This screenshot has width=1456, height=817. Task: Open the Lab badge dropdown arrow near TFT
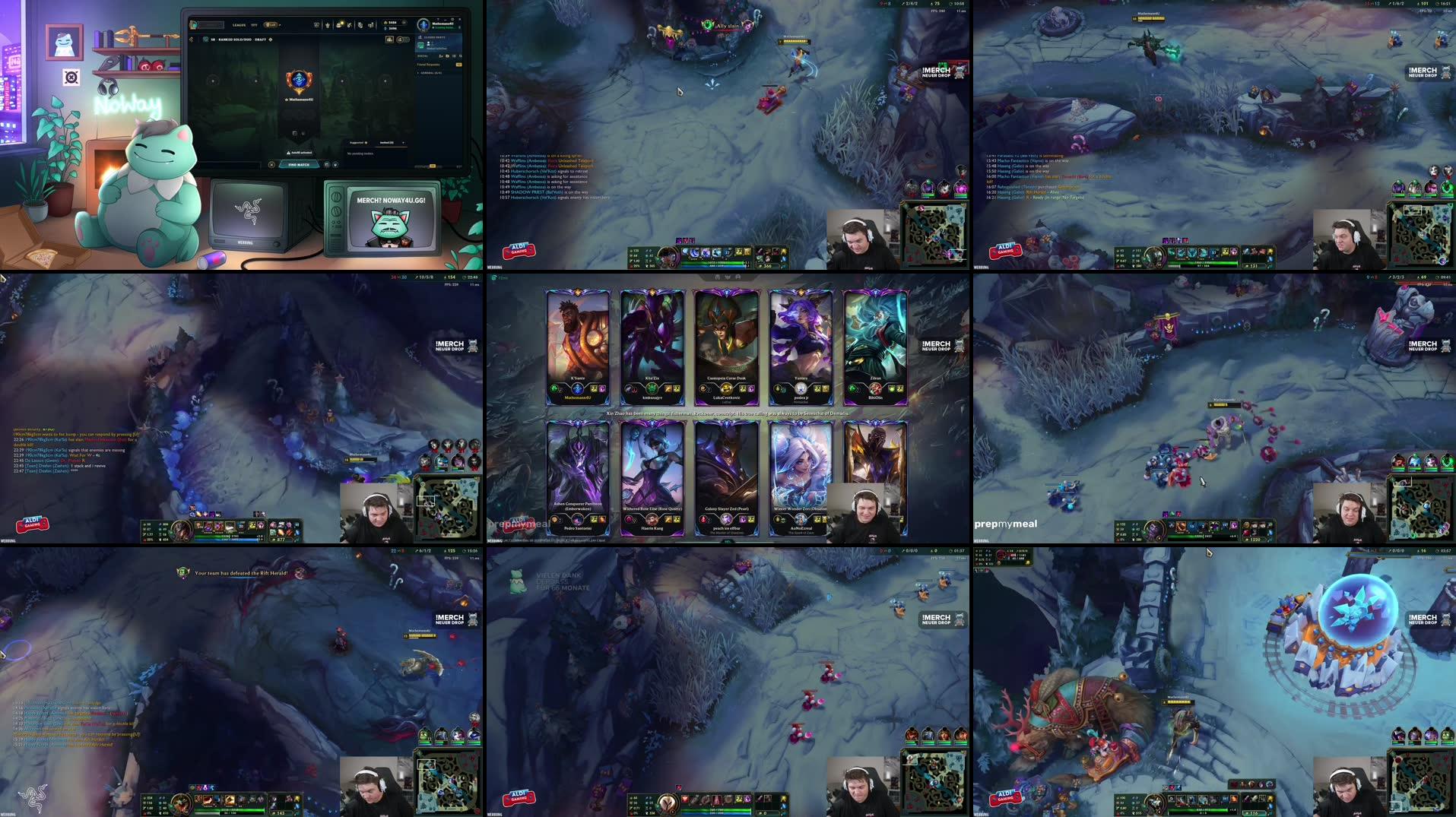281,25
